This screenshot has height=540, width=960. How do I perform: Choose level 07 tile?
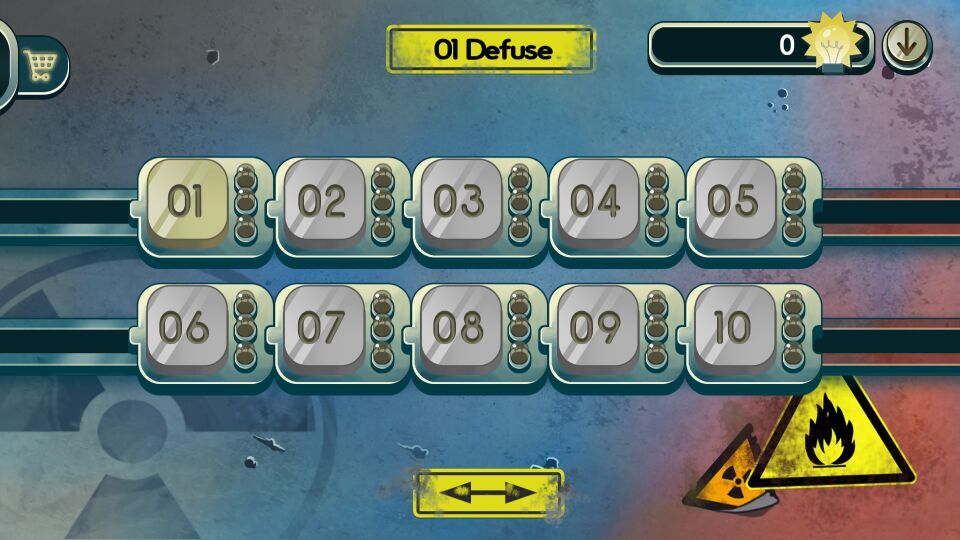(322, 328)
